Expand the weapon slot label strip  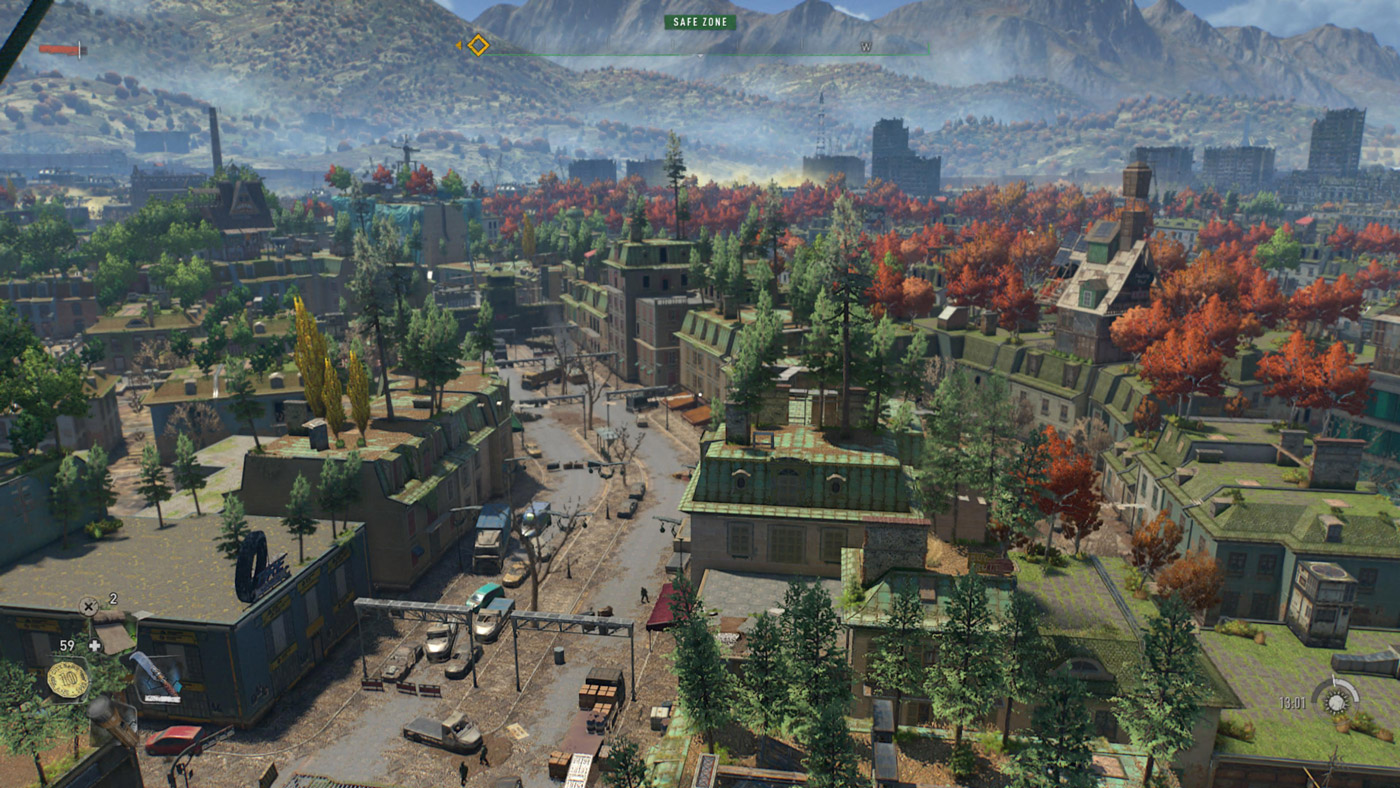(x=162, y=697)
